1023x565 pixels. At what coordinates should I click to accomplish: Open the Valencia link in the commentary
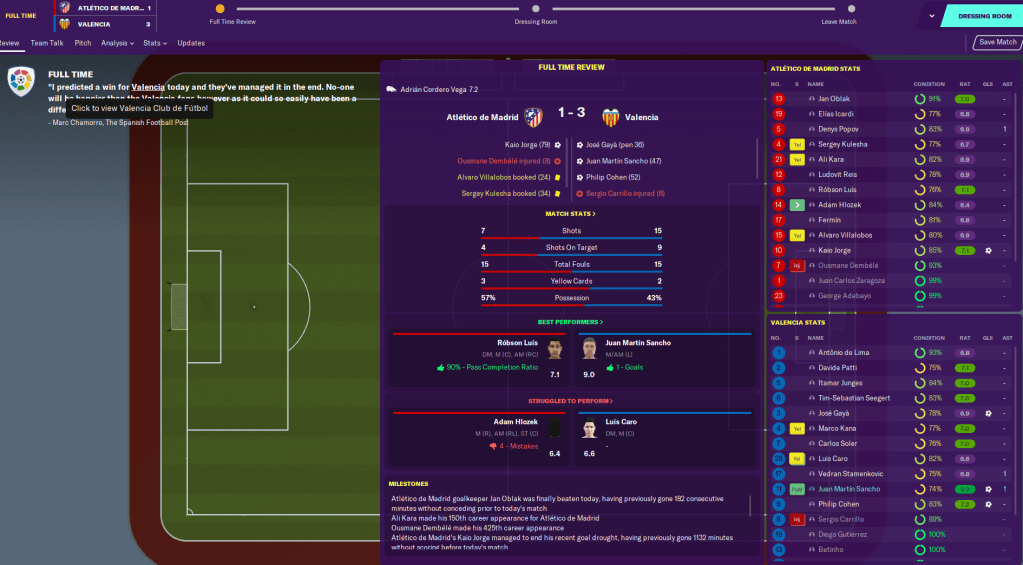(x=148, y=88)
